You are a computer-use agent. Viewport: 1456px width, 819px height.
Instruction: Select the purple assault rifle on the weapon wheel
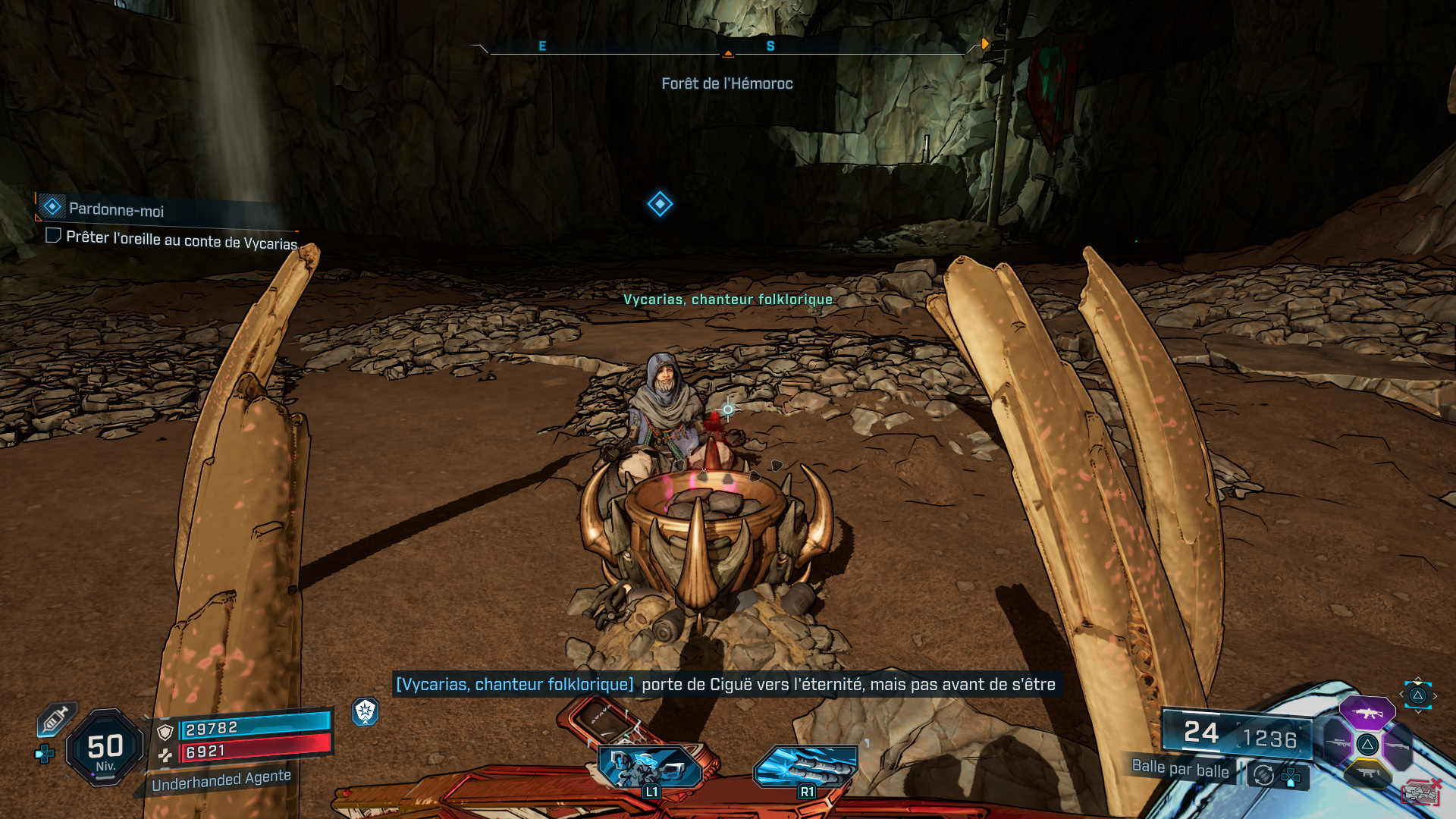(1368, 712)
